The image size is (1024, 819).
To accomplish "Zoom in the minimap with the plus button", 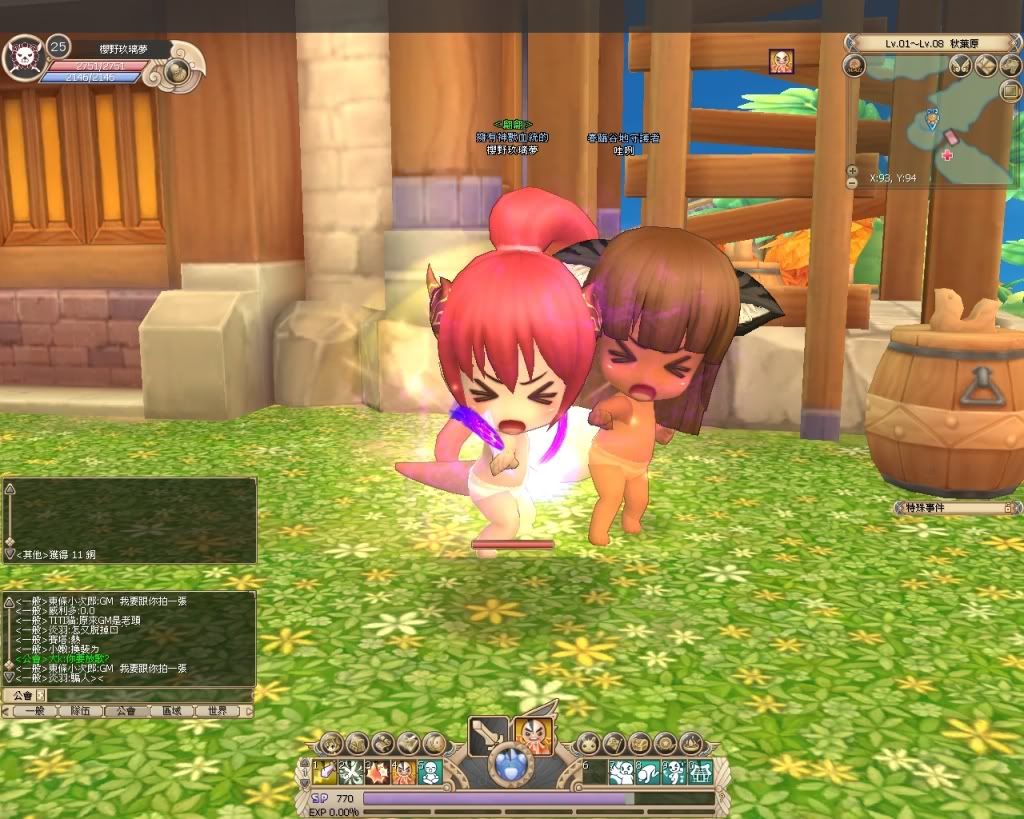I will (x=852, y=170).
